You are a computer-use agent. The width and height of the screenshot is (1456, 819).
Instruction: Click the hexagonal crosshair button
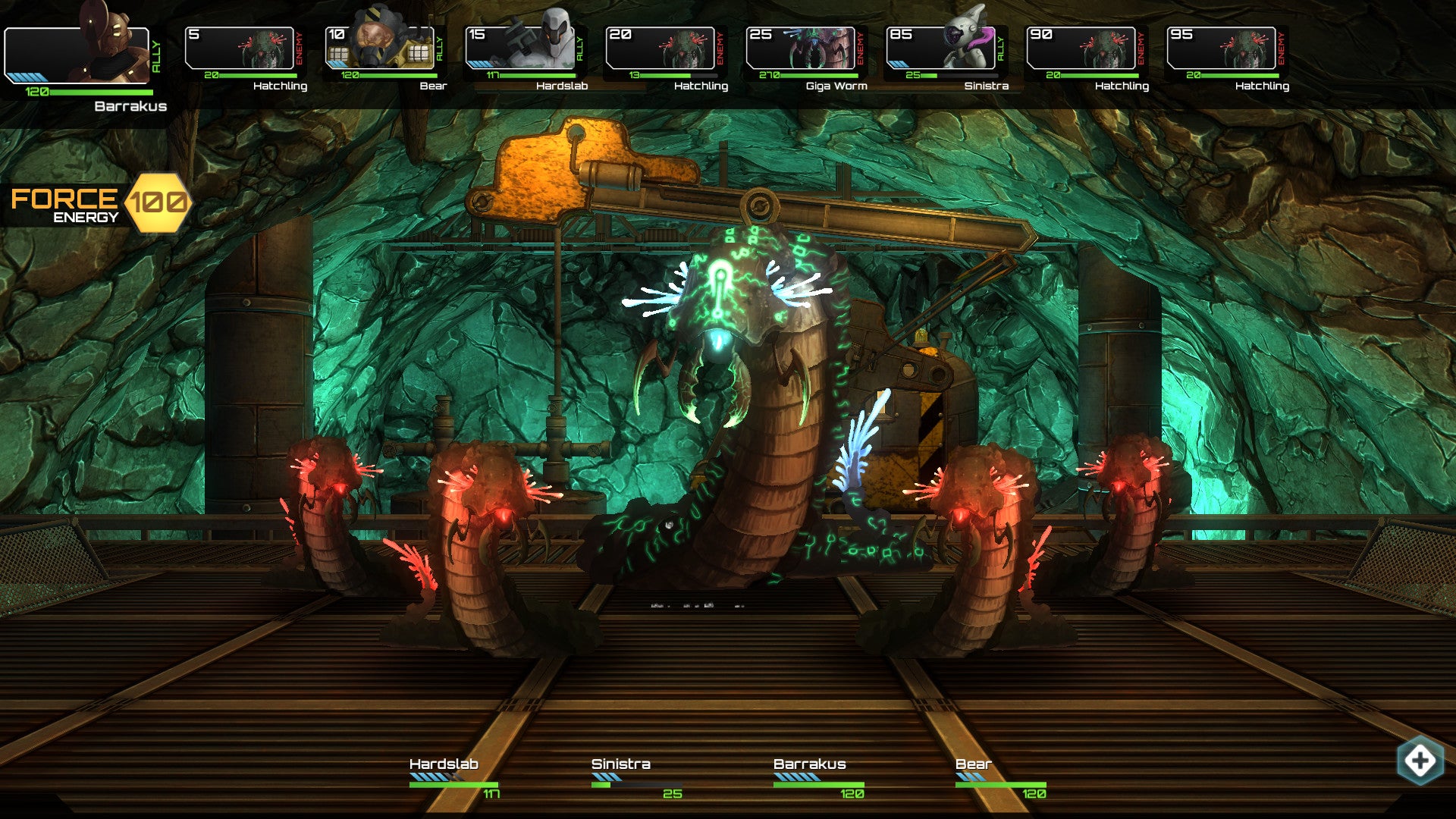coord(1420,761)
